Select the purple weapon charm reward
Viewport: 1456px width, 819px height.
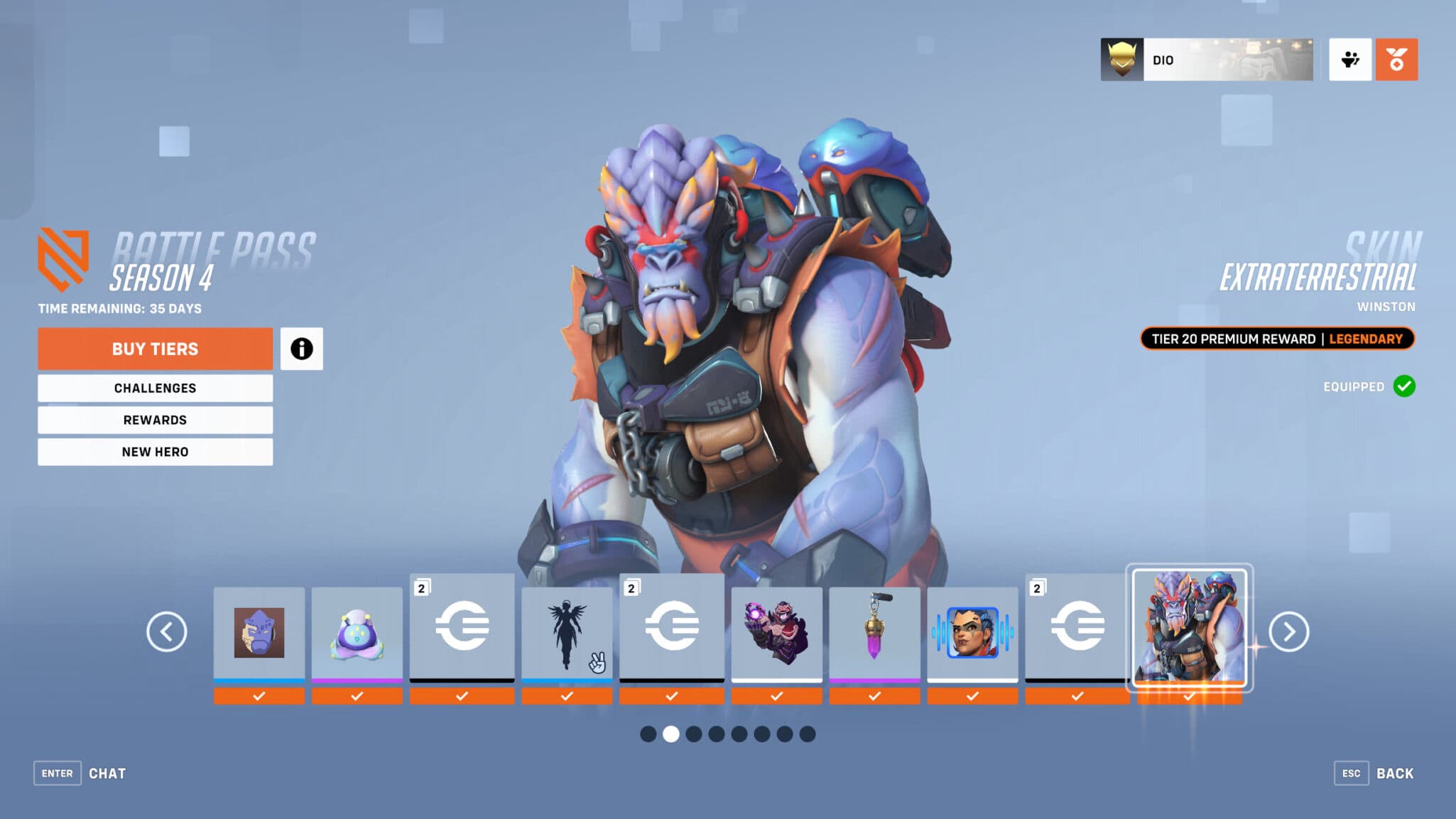pyautogui.click(x=874, y=632)
